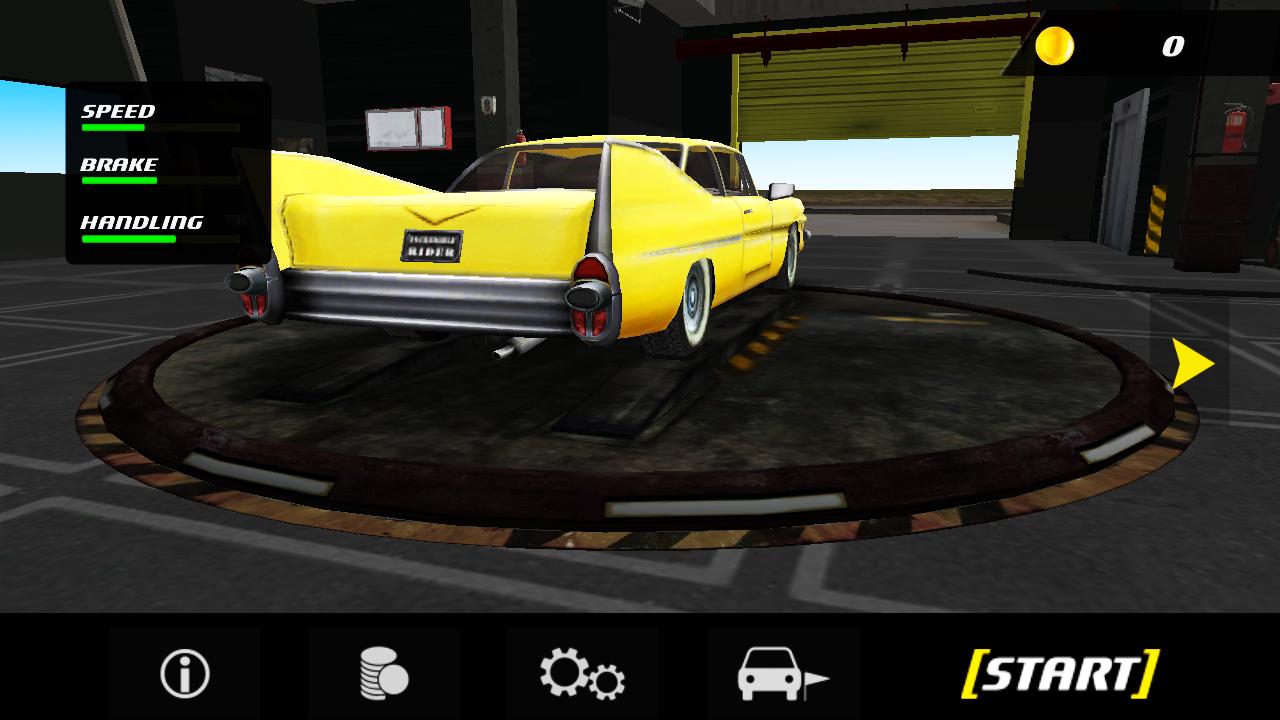Open the coin stack shop
Viewport: 1280px width, 720px height.
point(384,673)
